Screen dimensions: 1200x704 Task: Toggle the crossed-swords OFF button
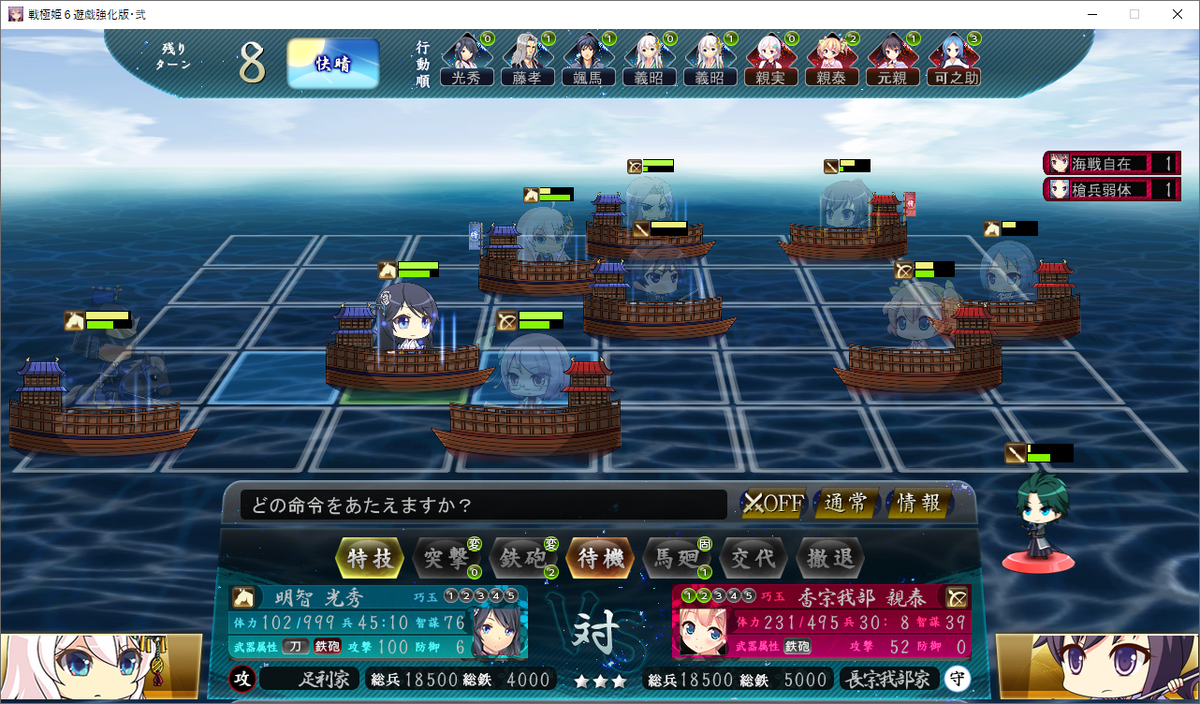click(773, 503)
